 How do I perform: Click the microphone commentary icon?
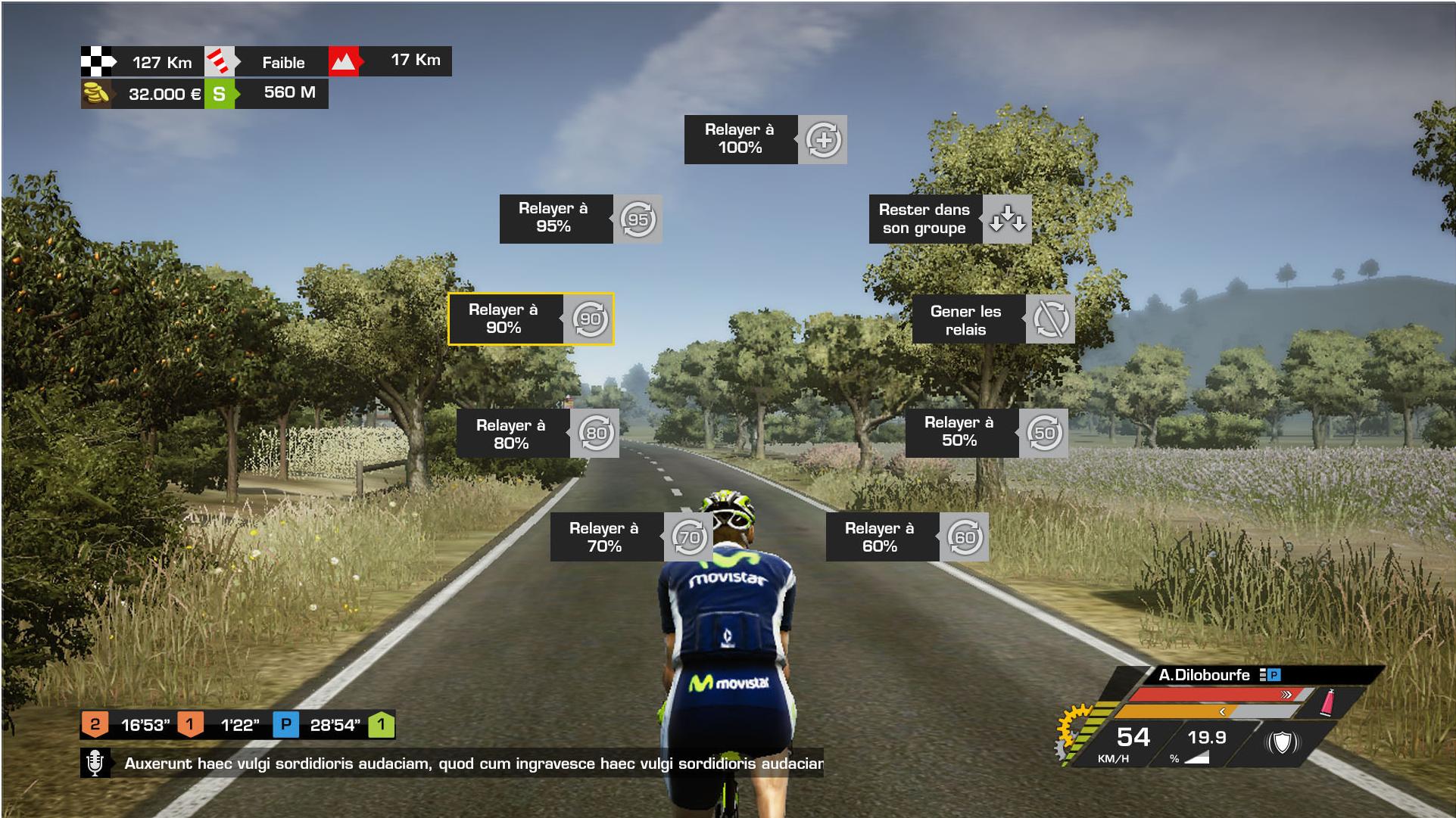(x=95, y=763)
